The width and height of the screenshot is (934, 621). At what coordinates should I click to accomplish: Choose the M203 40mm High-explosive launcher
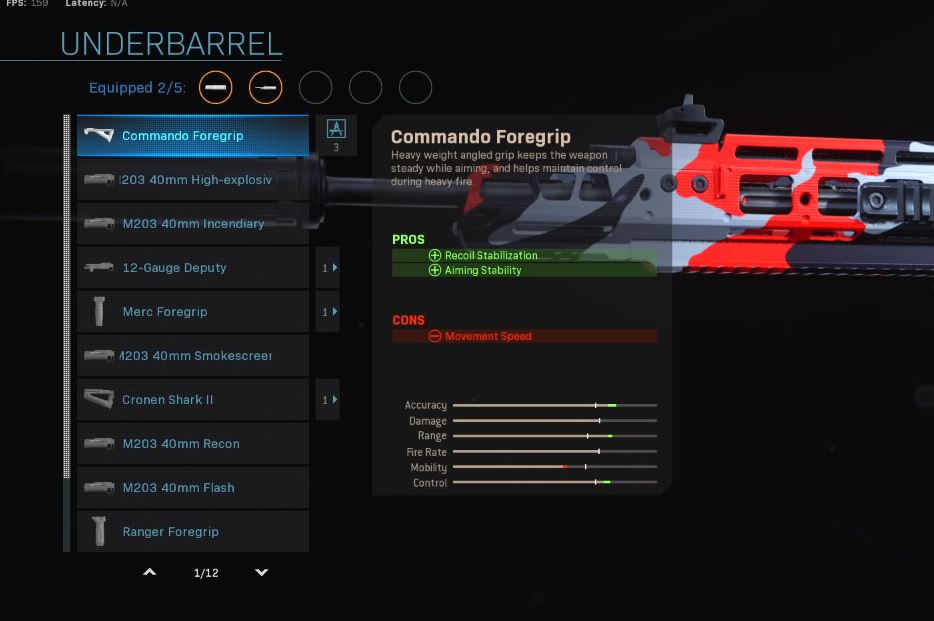pos(192,180)
